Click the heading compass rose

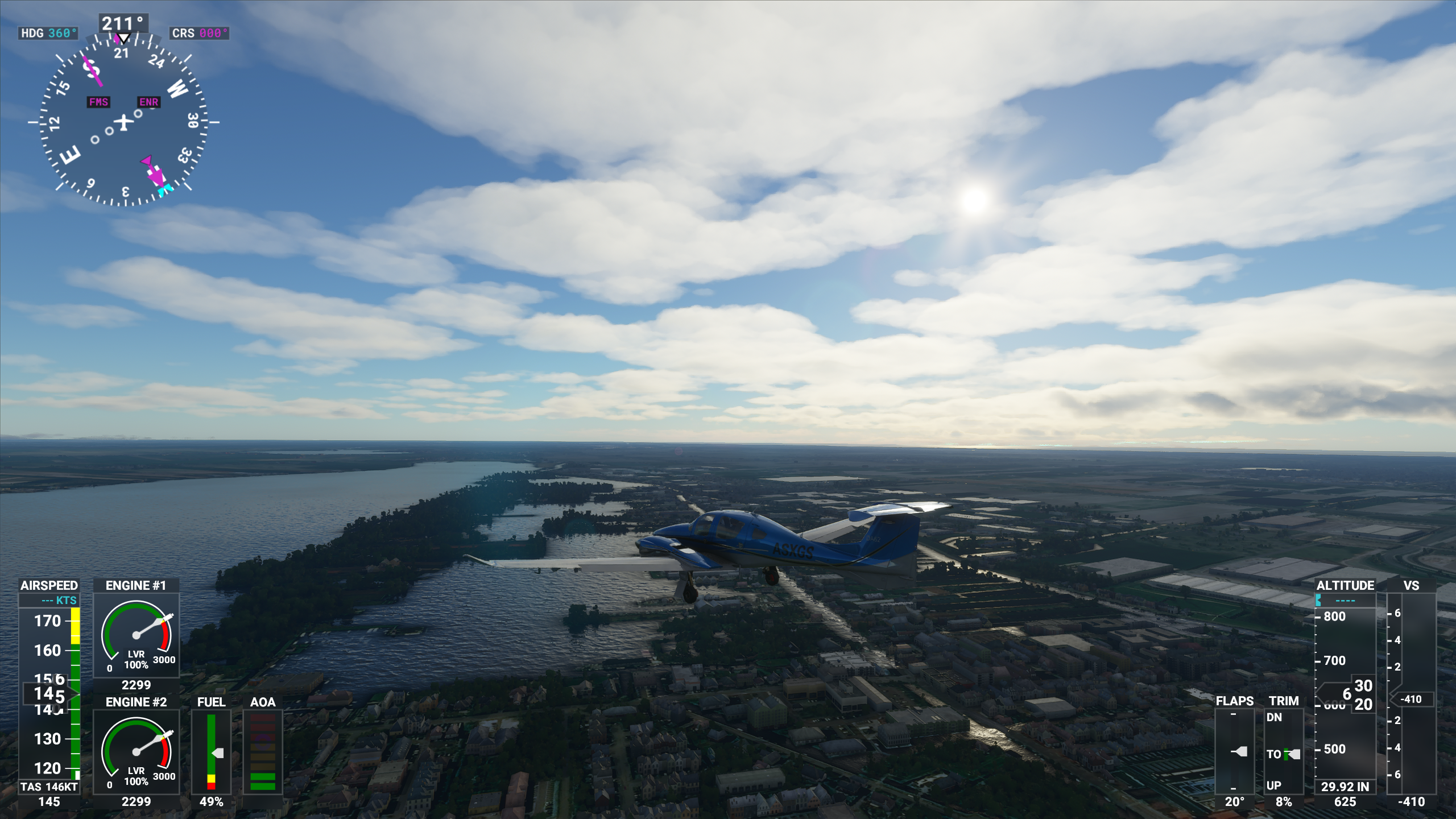(x=123, y=122)
